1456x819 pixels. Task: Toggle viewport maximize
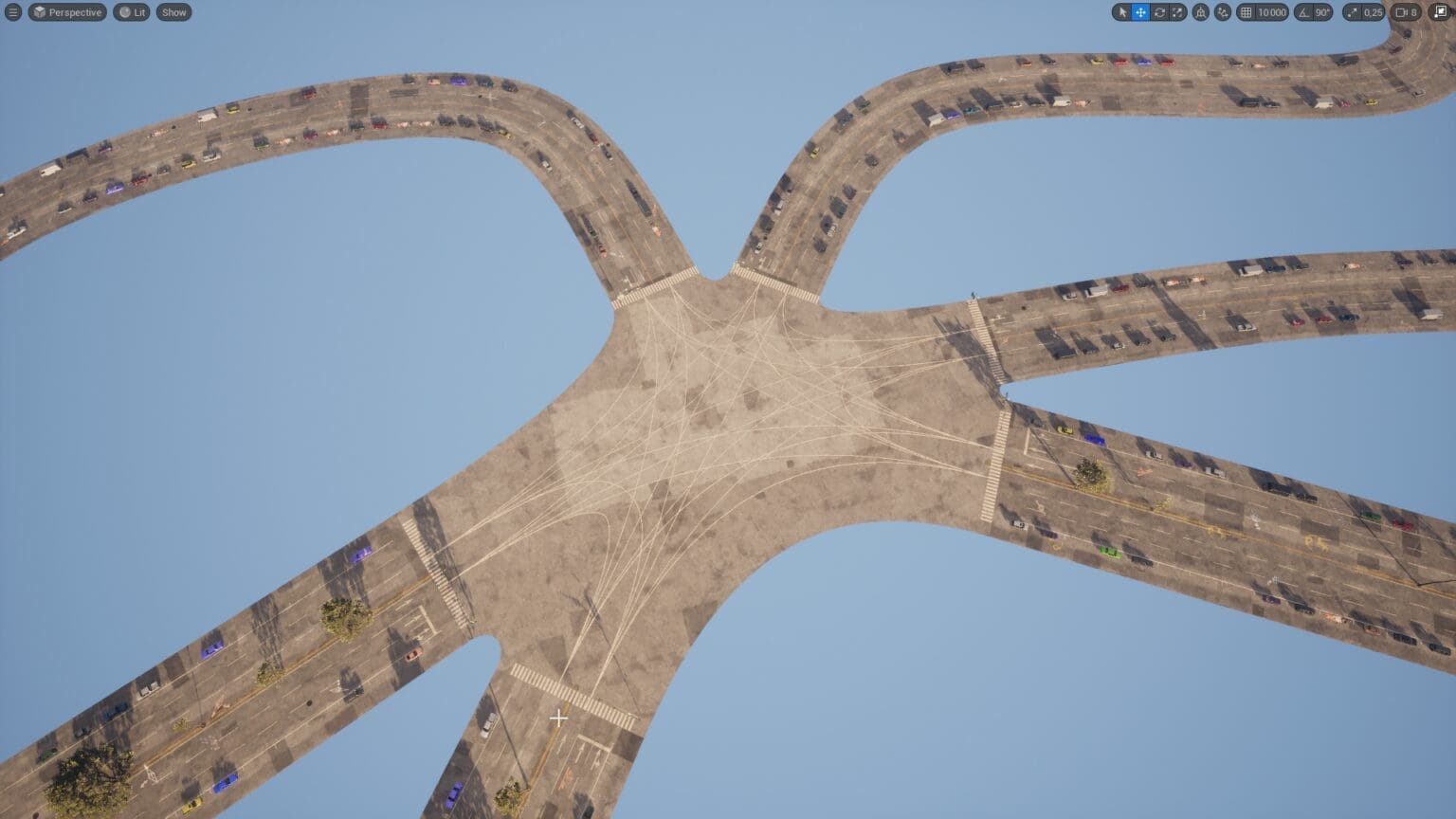(1440, 12)
